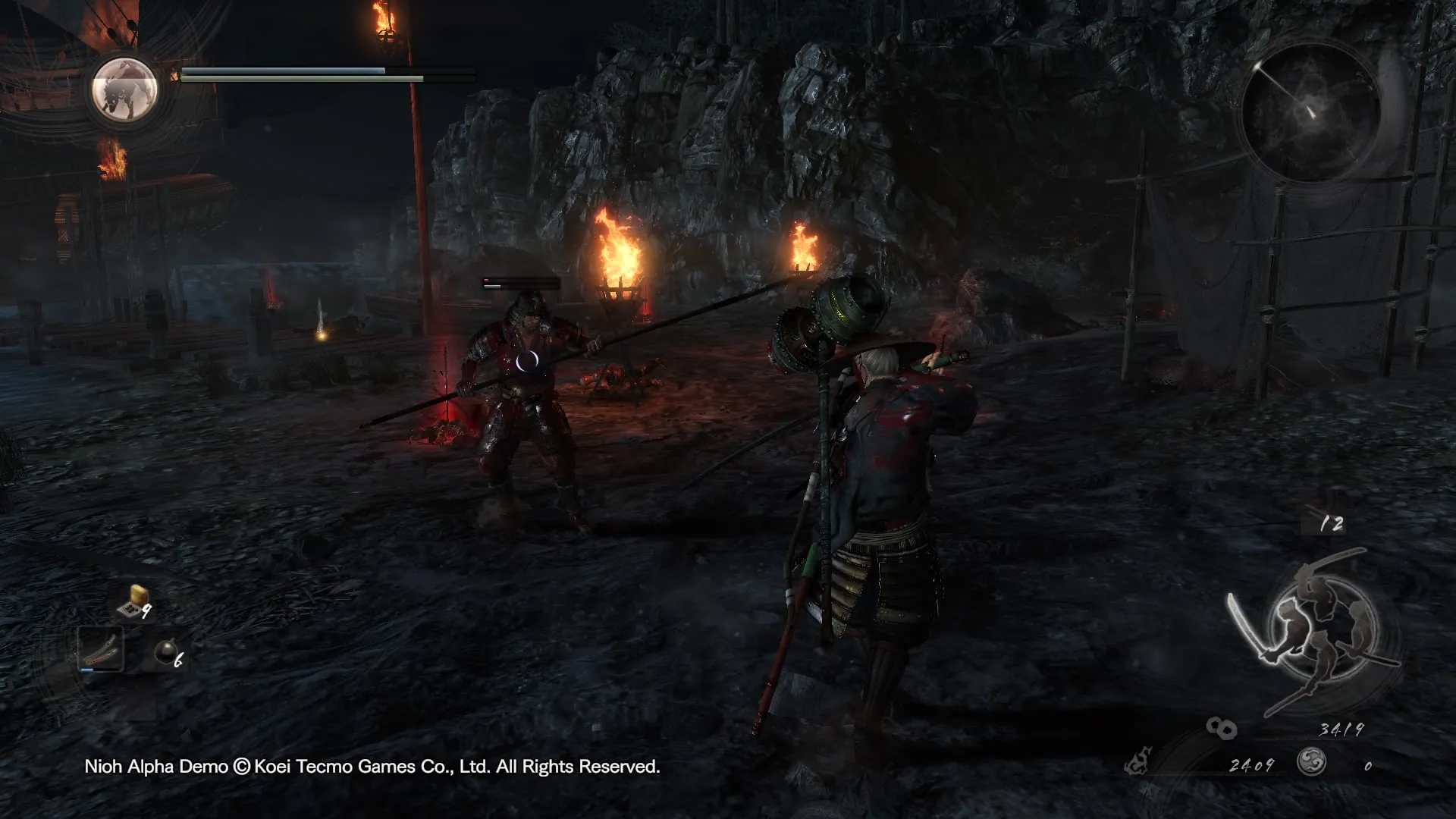Select the Amrita flame icon
1456x819 pixels.
tap(1138, 761)
